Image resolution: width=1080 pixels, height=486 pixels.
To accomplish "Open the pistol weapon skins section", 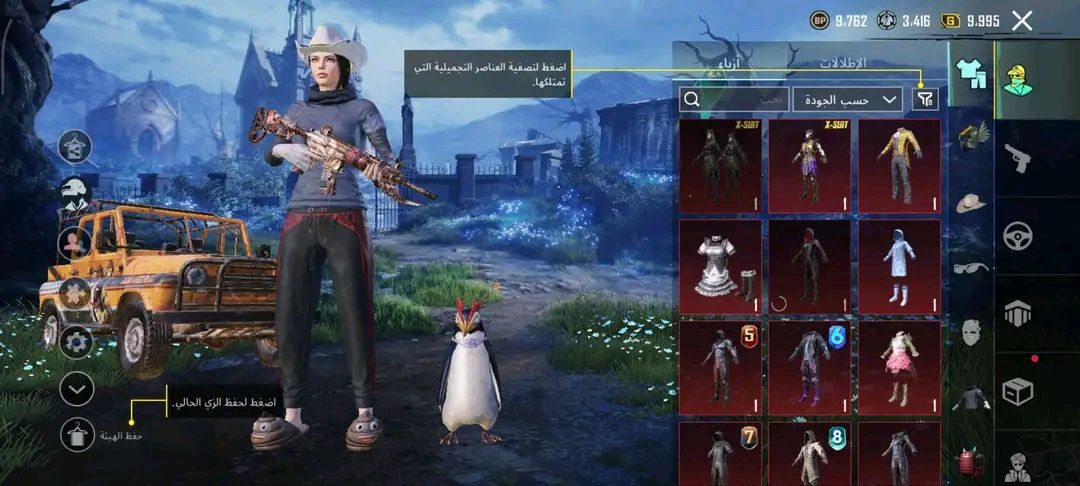I will tap(1018, 158).
